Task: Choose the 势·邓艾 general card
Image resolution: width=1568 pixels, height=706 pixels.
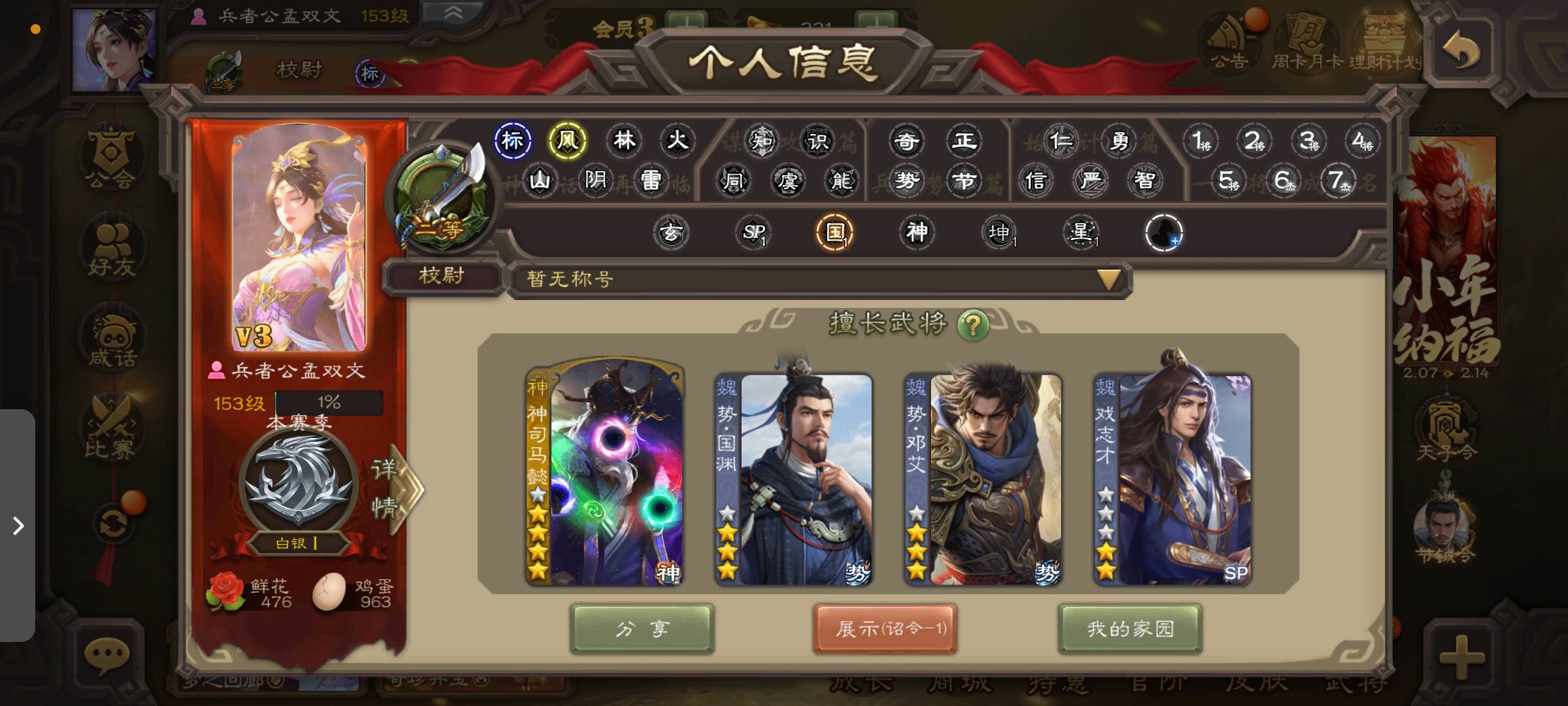Action: [x=983, y=479]
